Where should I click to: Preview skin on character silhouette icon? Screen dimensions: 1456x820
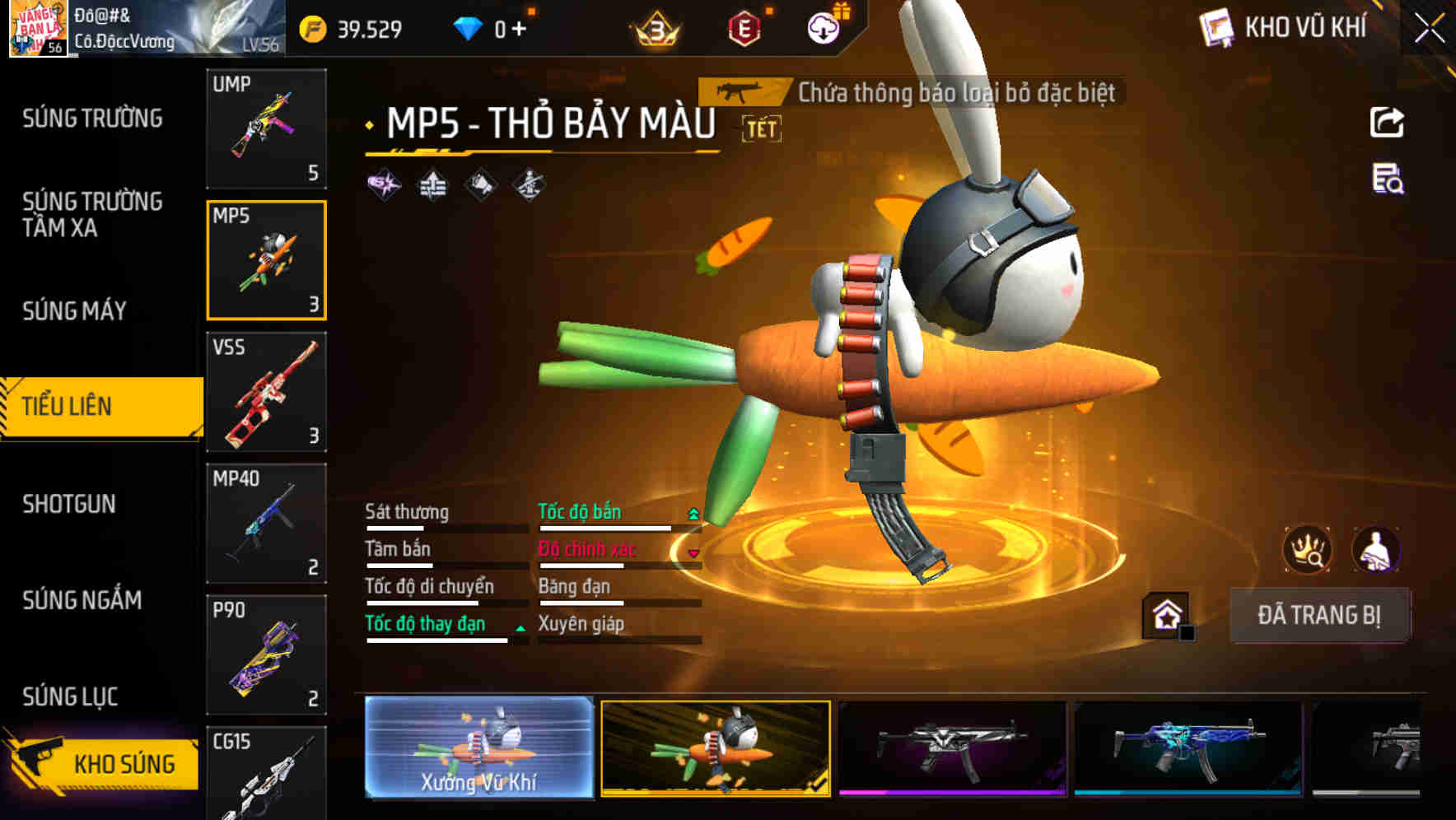point(1375,549)
